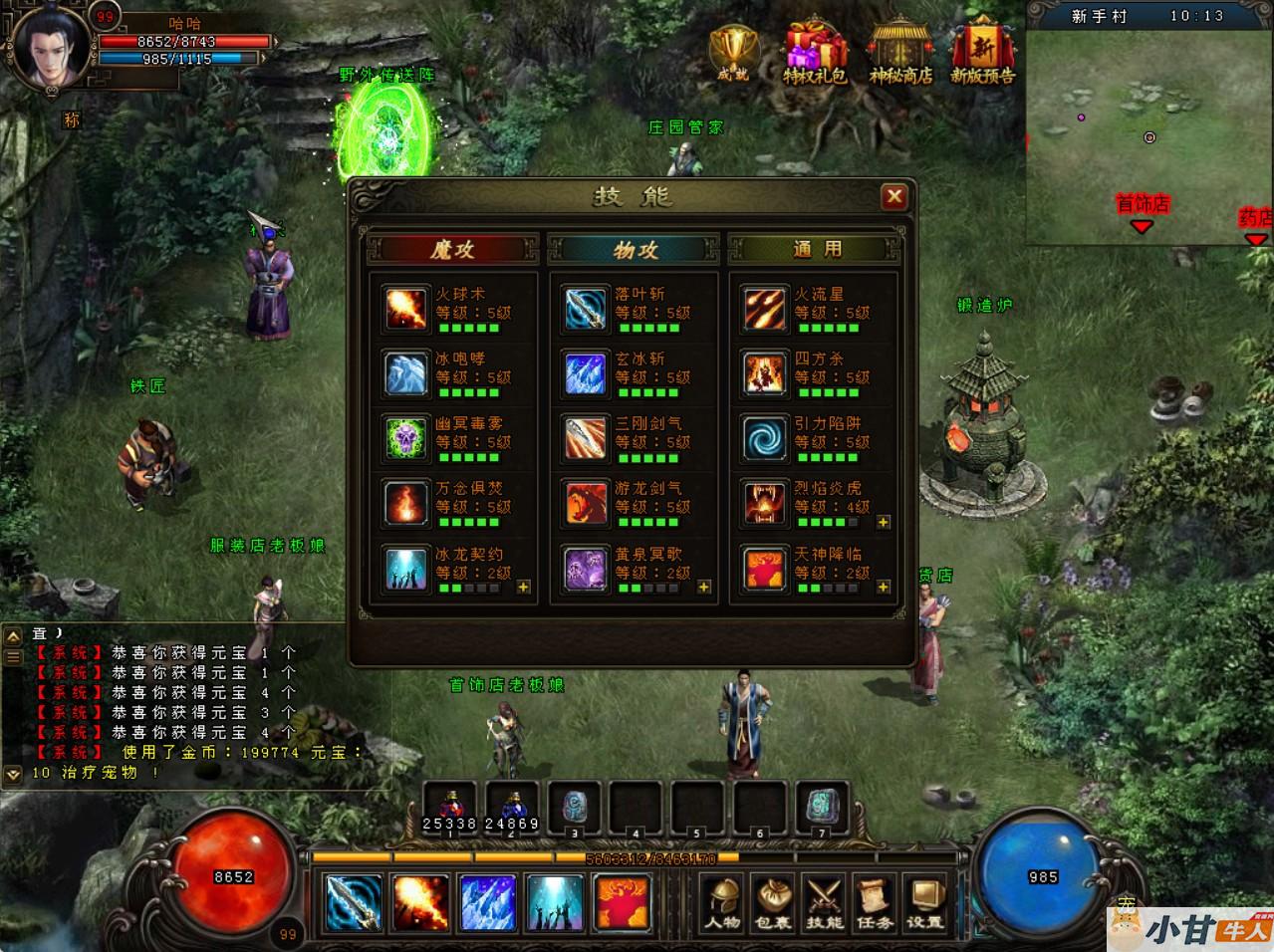Upgrade 冰龙契约 with its plus button

[x=524, y=588]
